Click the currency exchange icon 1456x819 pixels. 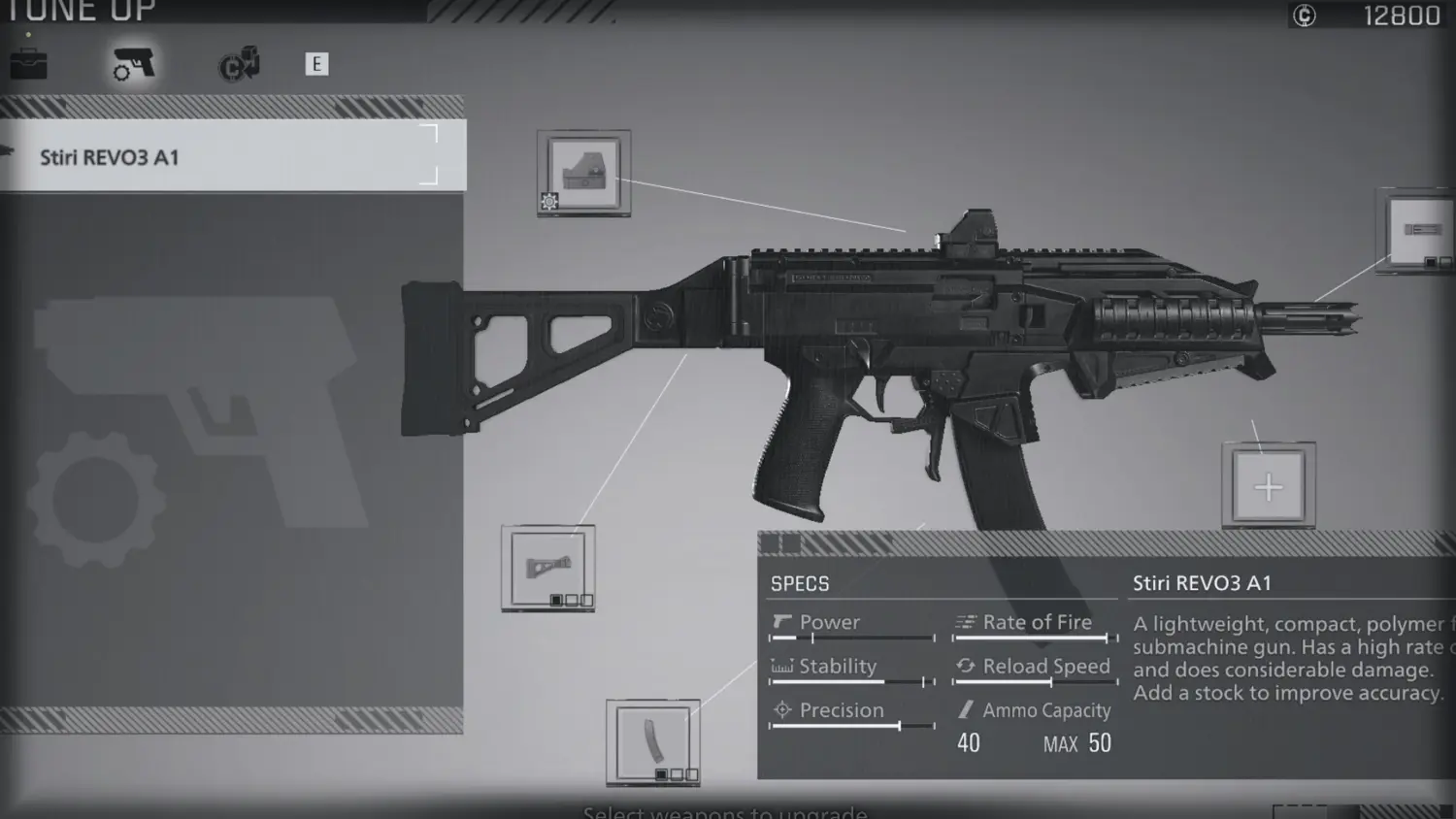238,64
